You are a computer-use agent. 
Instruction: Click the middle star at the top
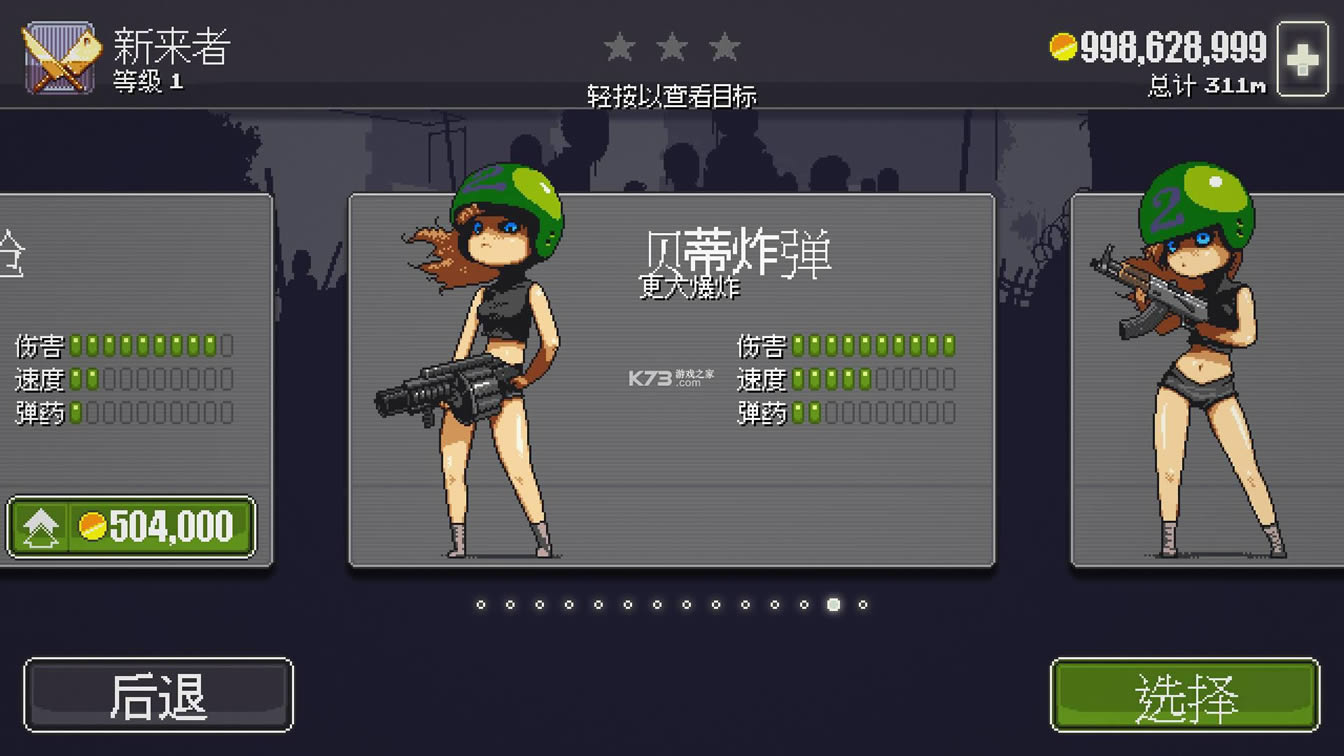pyautogui.click(x=672, y=45)
